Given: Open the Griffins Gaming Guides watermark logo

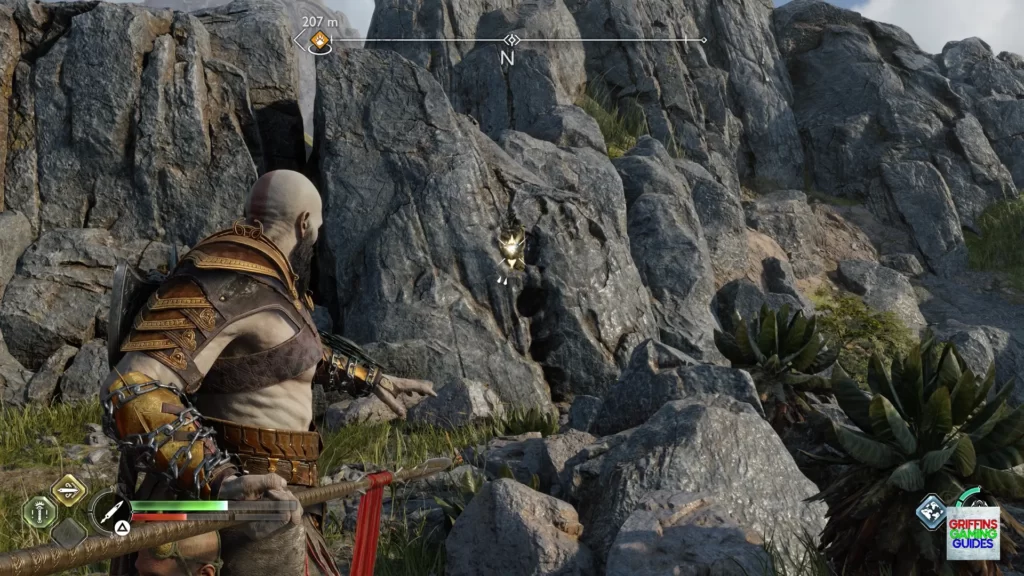Looking at the screenshot, I should [973, 532].
